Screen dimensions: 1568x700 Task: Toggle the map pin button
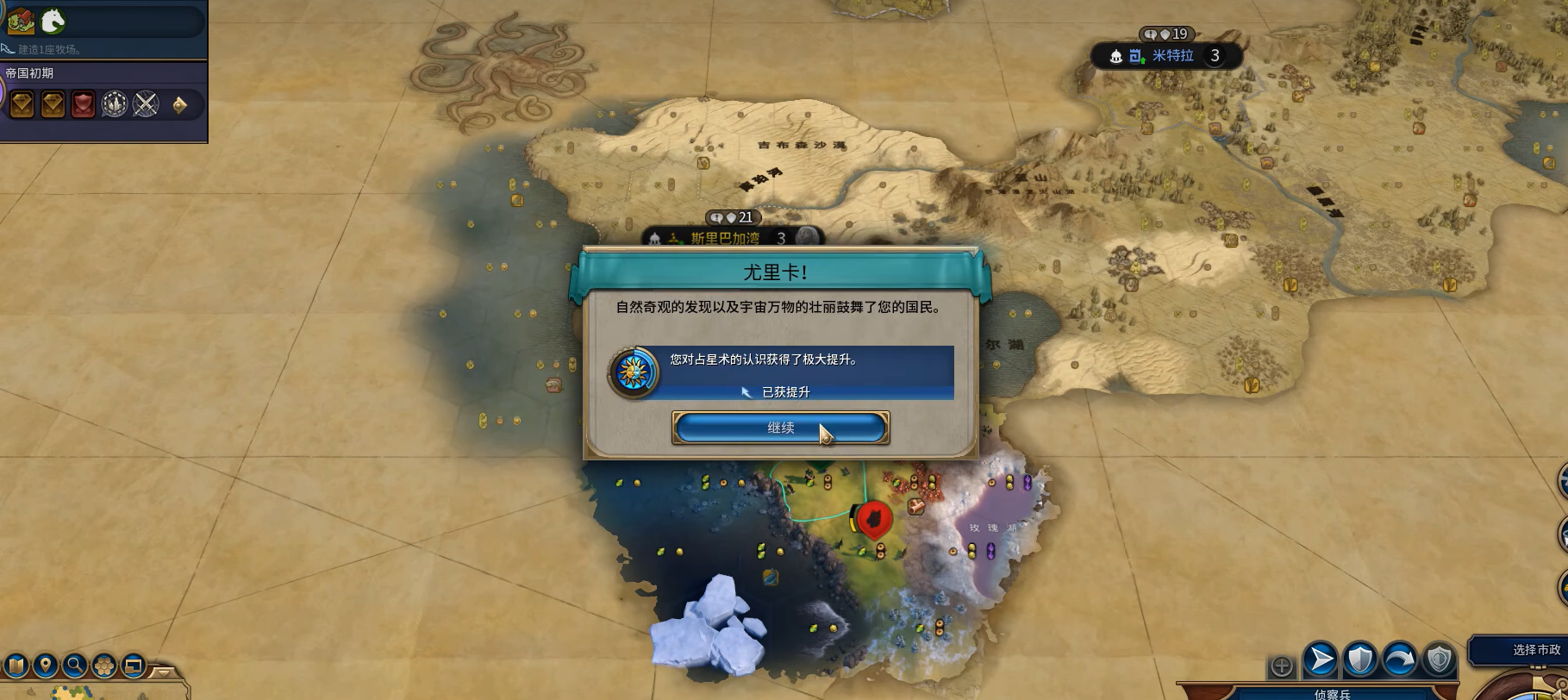pyautogui.click(x=46, y=666)
